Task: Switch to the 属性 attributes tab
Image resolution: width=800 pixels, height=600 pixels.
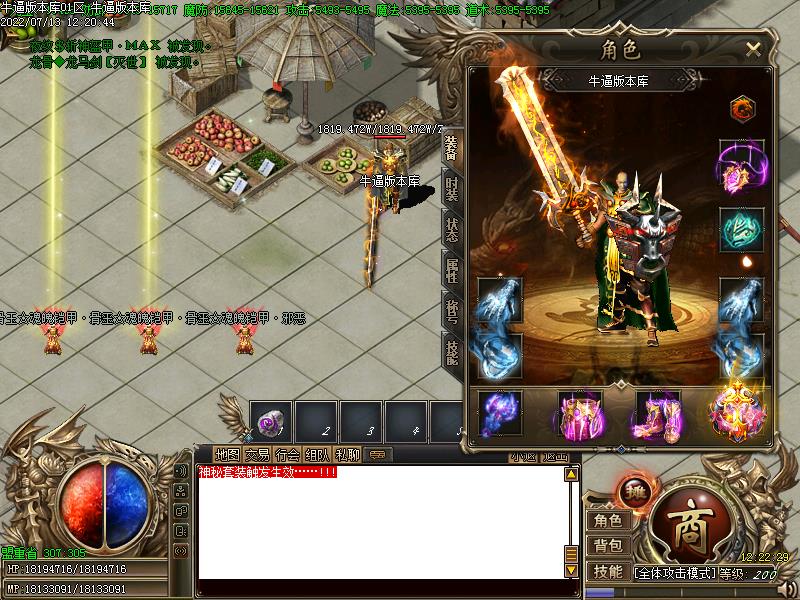Action: 452,268
